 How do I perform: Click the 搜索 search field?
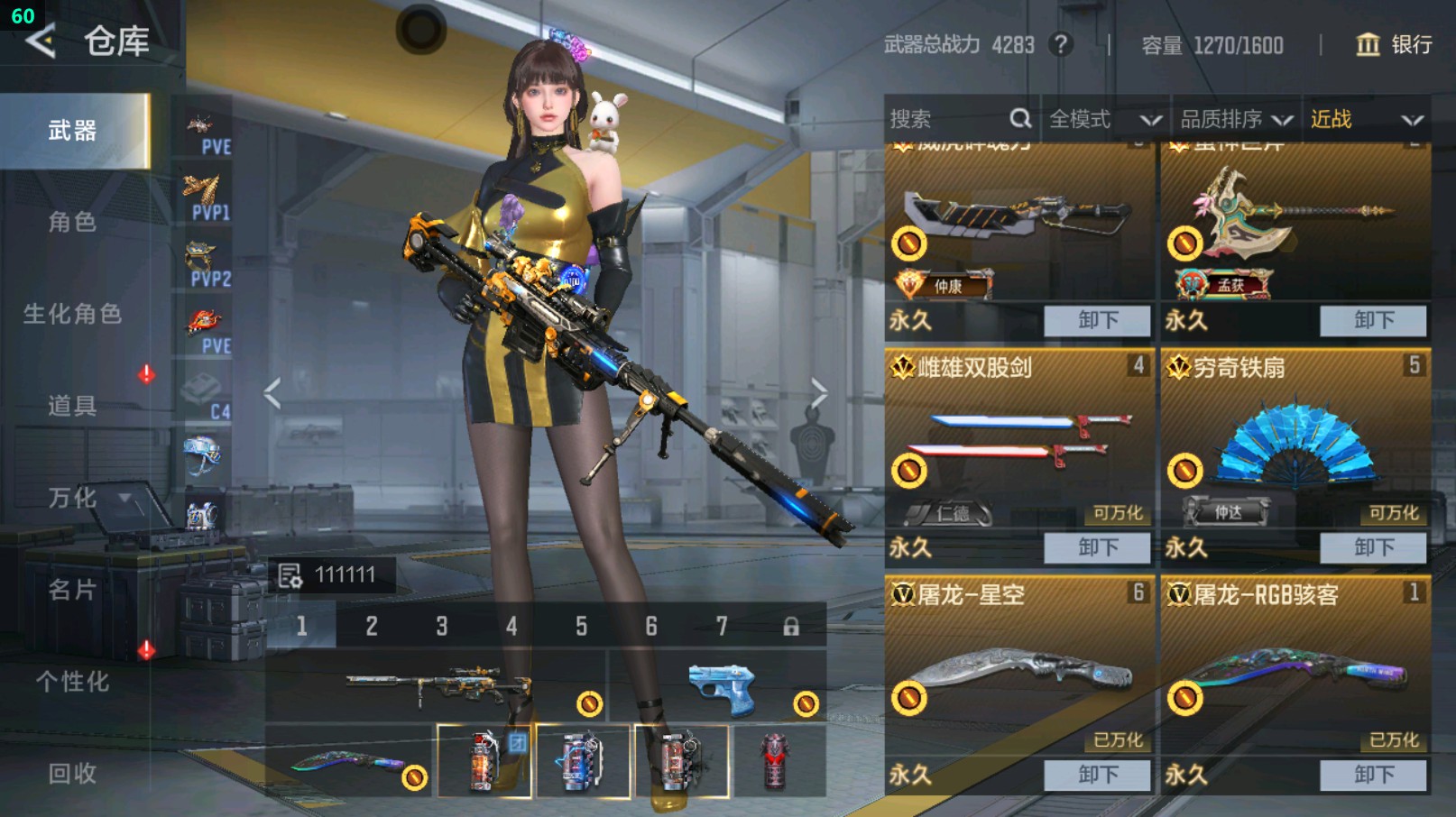[x=947, y=119]
